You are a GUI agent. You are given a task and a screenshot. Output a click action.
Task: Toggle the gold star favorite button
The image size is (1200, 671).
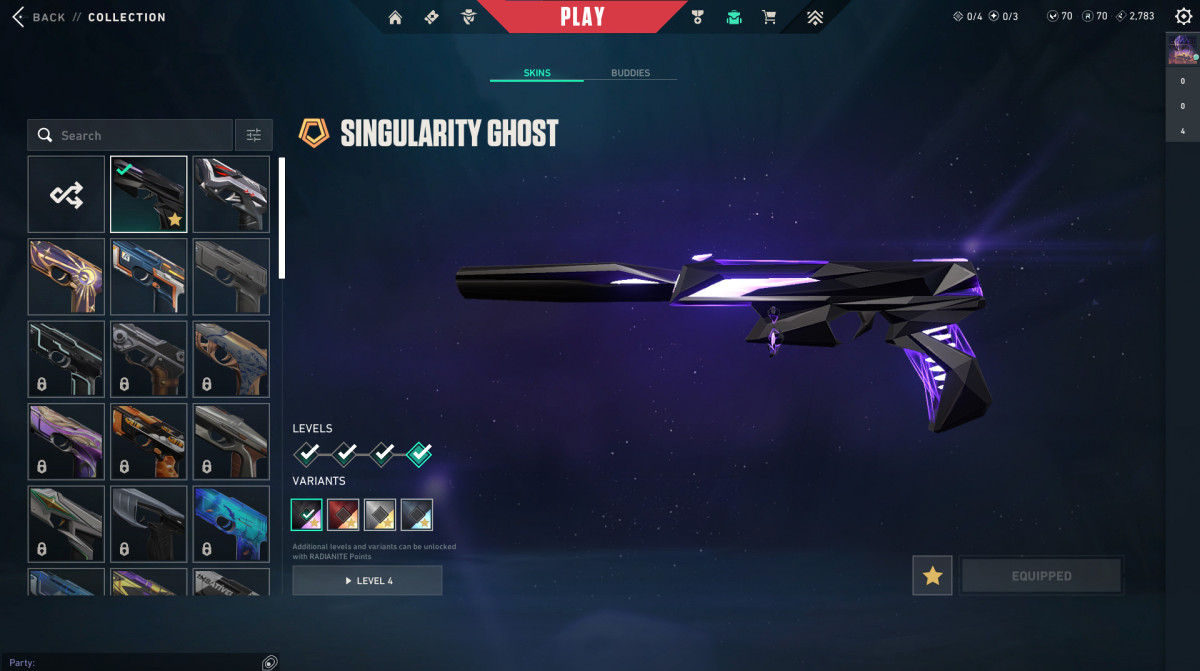932,576
